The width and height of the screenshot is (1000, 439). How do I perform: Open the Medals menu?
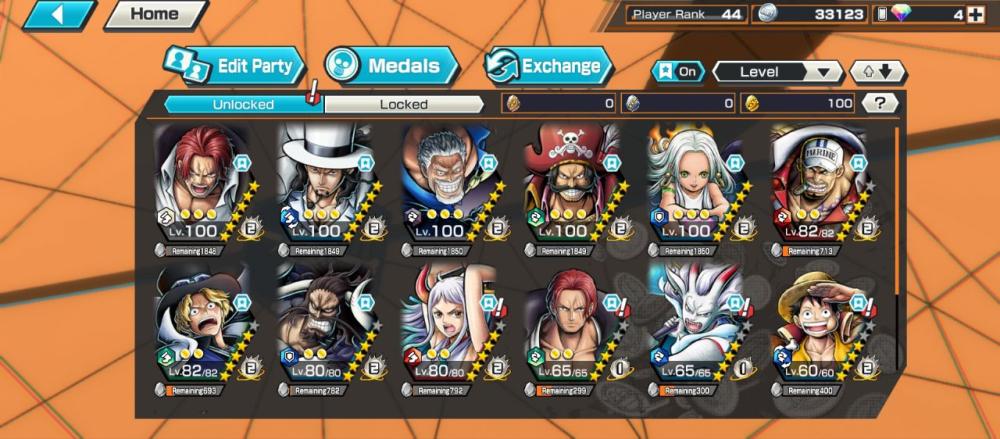[x=391, y=66]
